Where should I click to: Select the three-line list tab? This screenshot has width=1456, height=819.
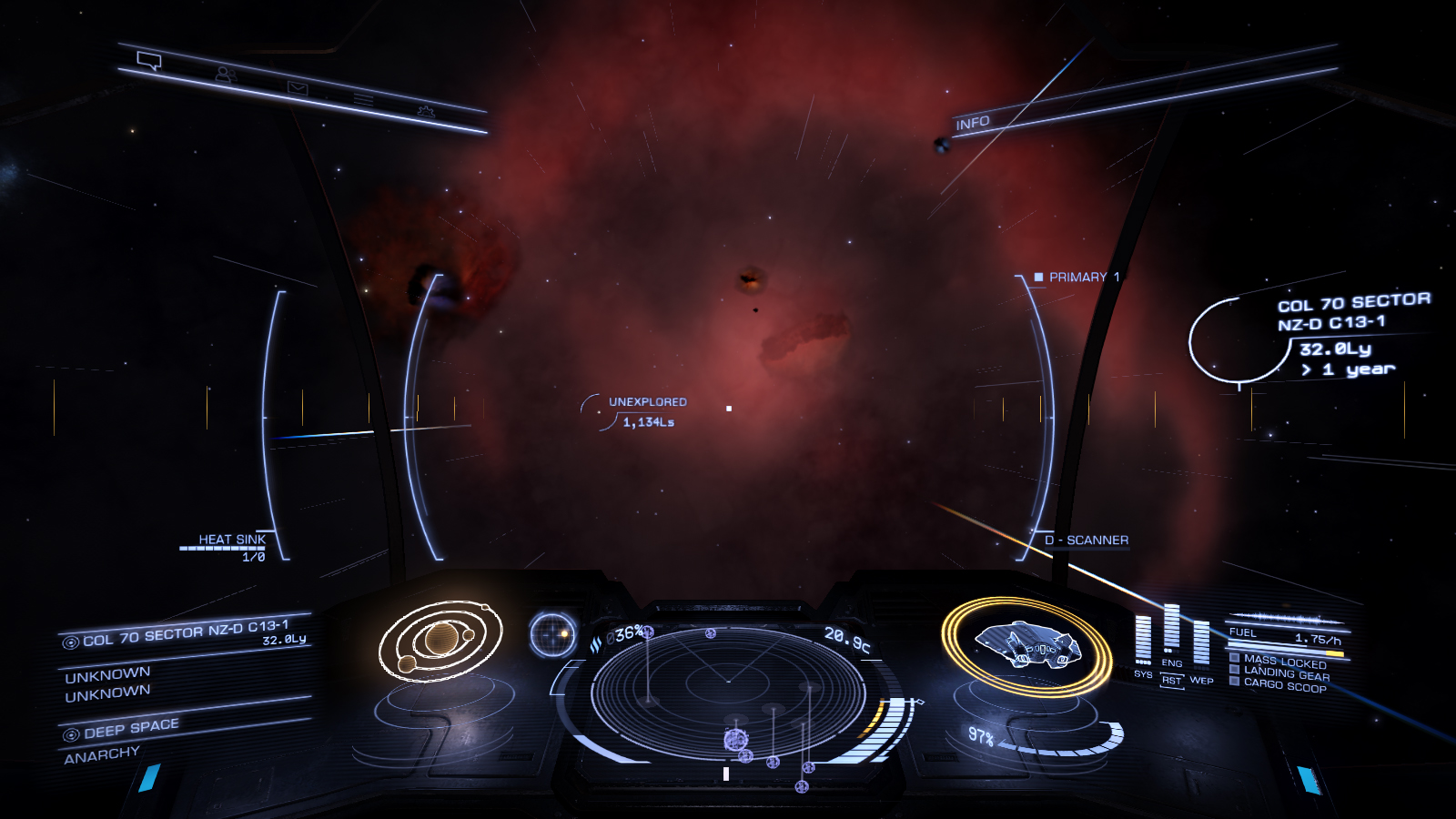[364, 99]
